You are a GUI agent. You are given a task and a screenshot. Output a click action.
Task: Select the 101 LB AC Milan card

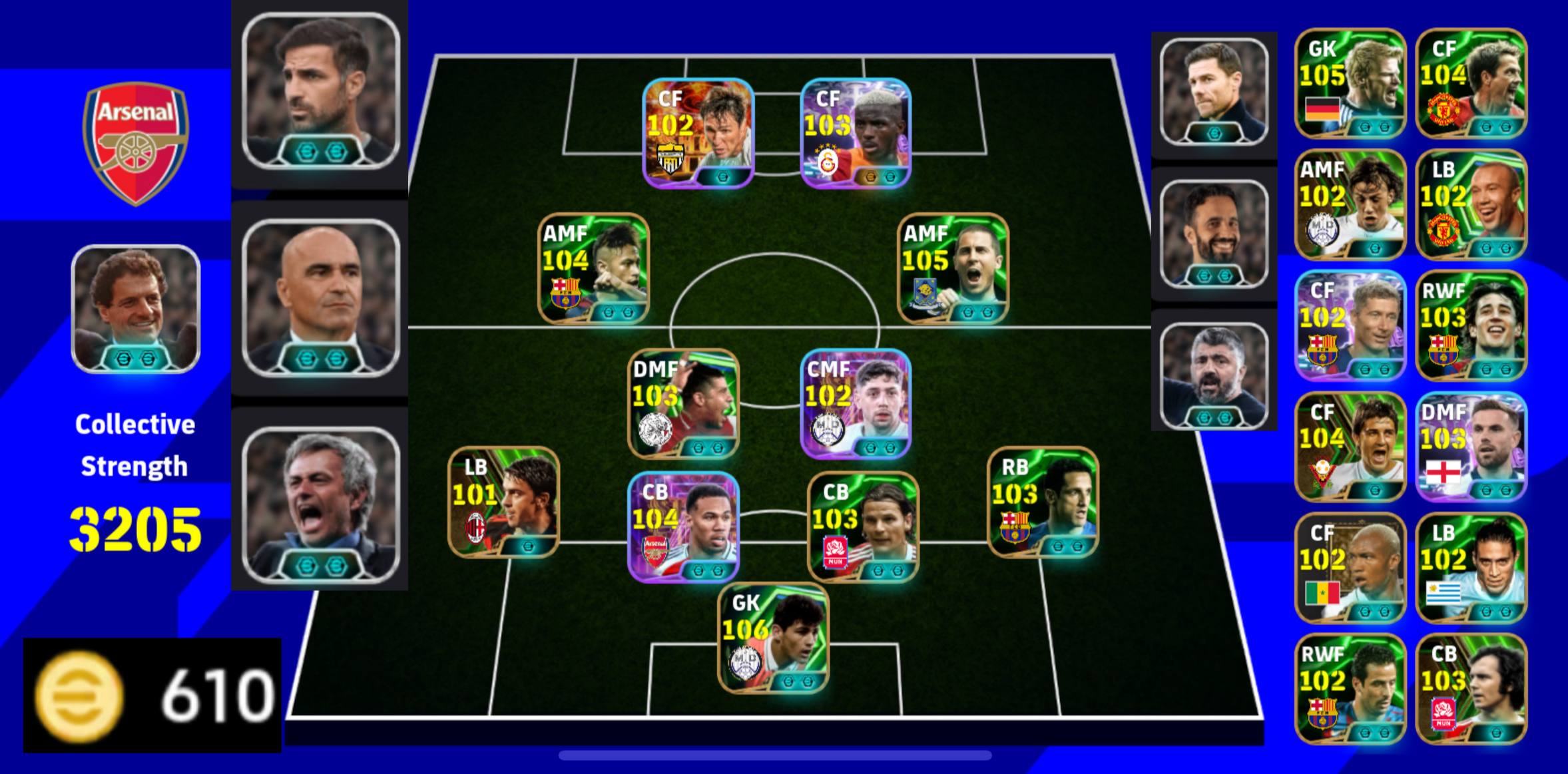[x=503, y=502]
